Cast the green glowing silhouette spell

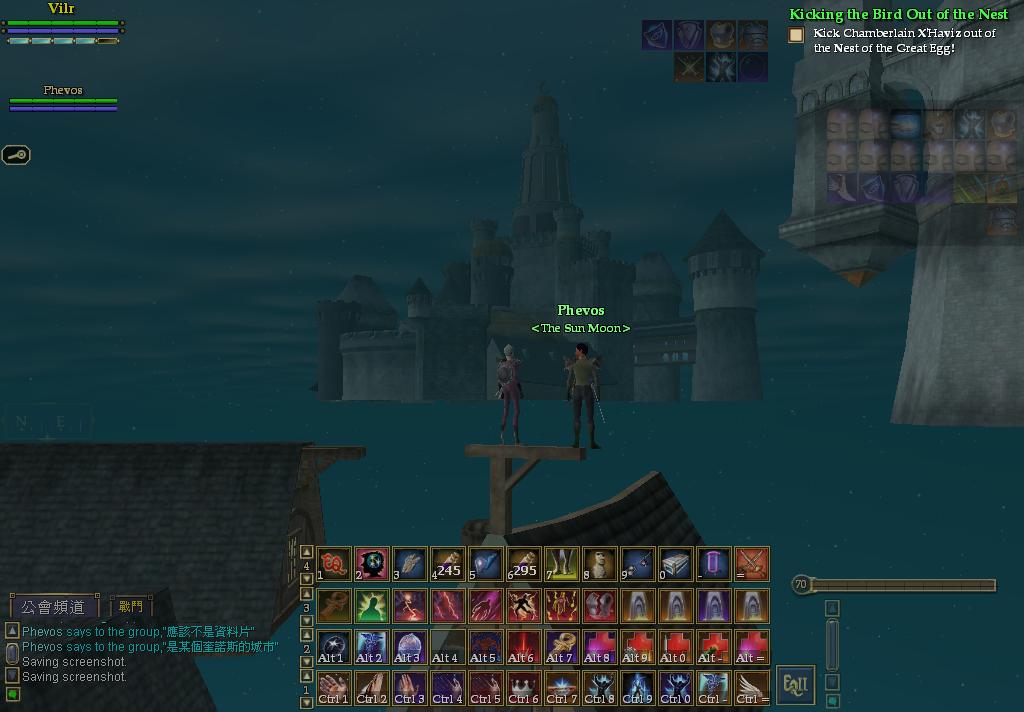coord(371,605)
